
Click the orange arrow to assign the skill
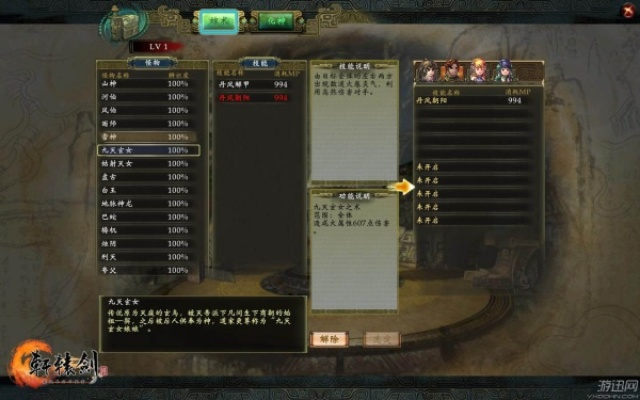tap(402, 186)
